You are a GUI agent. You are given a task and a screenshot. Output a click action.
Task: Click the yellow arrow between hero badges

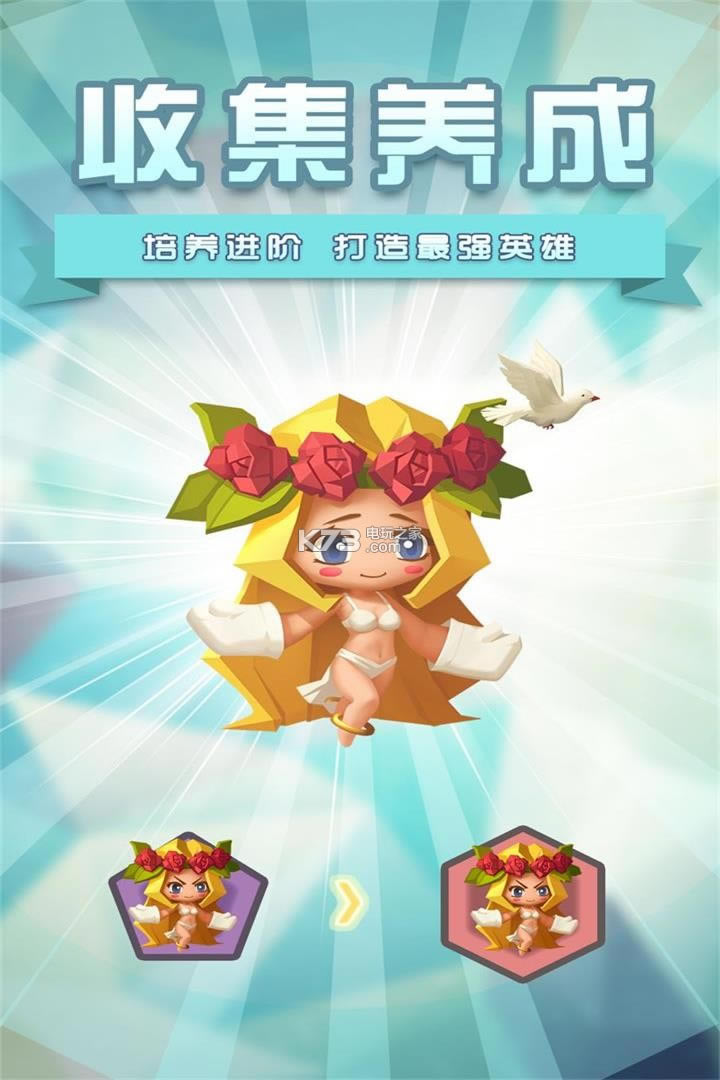(x=349, y=904)
